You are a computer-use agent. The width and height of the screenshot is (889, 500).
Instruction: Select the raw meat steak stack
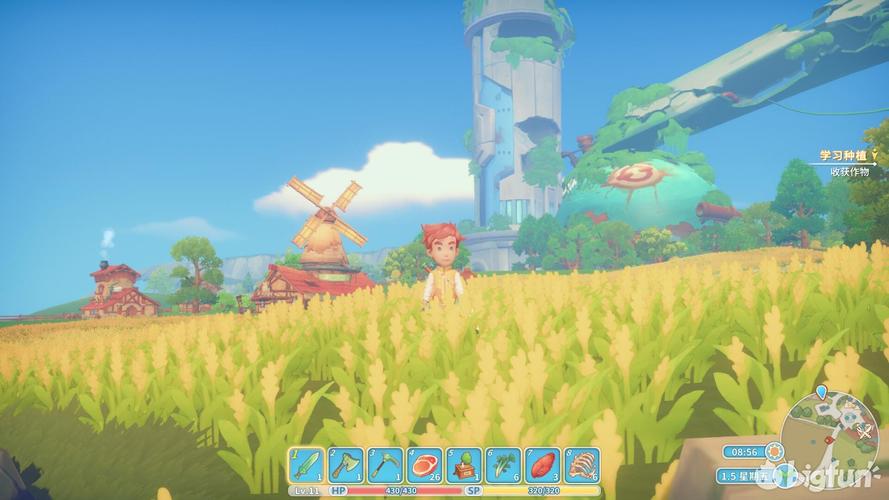click(425, 464)
